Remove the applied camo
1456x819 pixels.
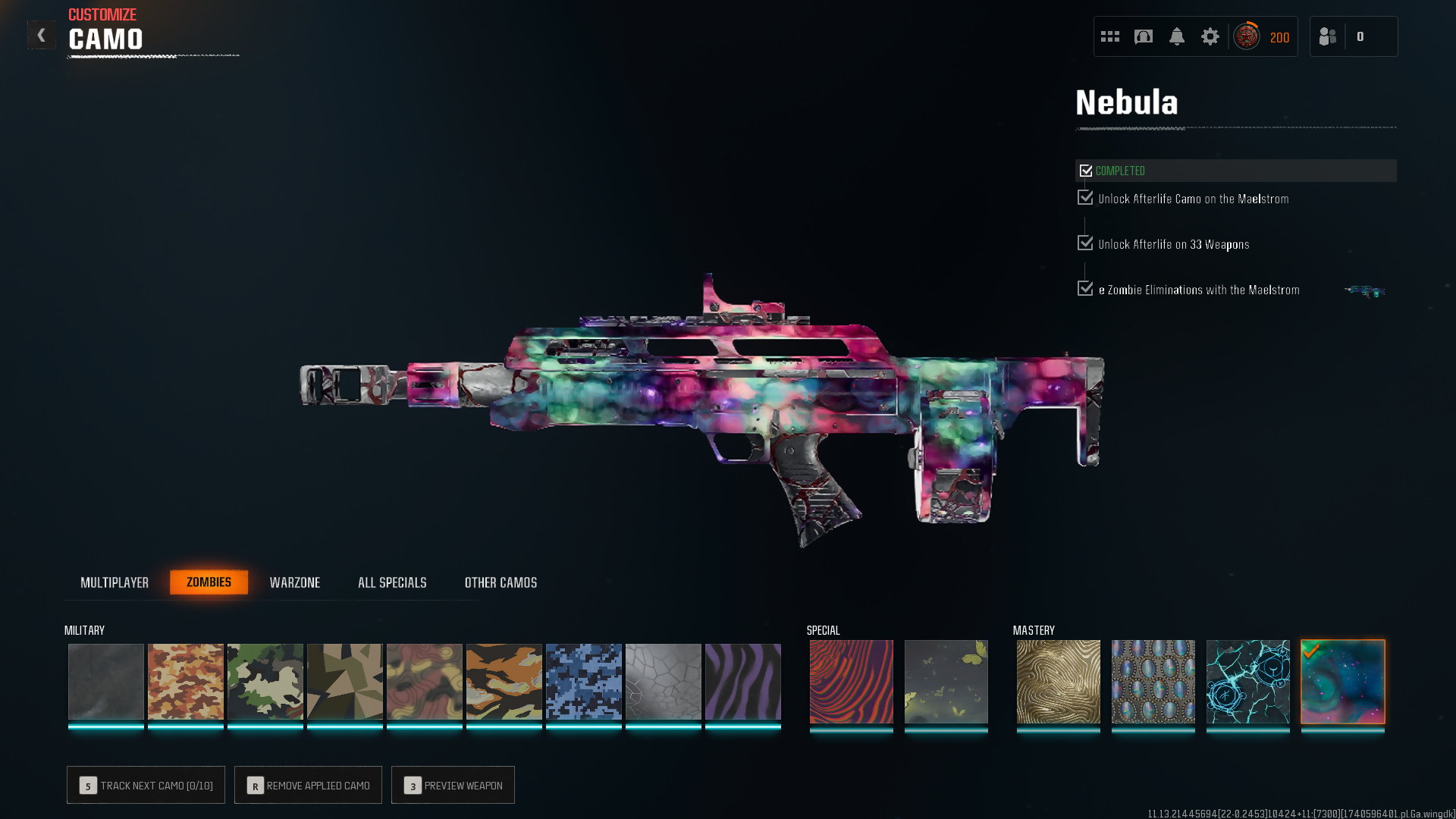(308, 785)
